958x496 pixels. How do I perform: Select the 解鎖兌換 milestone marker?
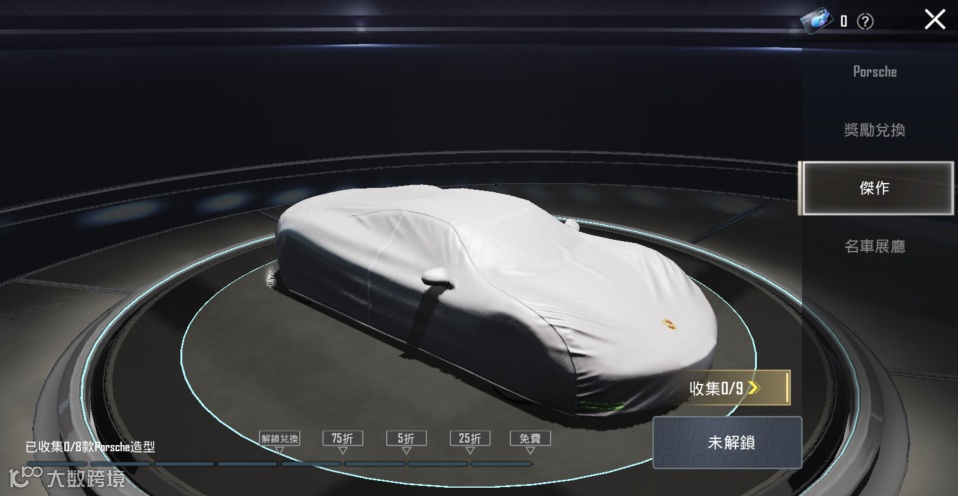(279, 439)
